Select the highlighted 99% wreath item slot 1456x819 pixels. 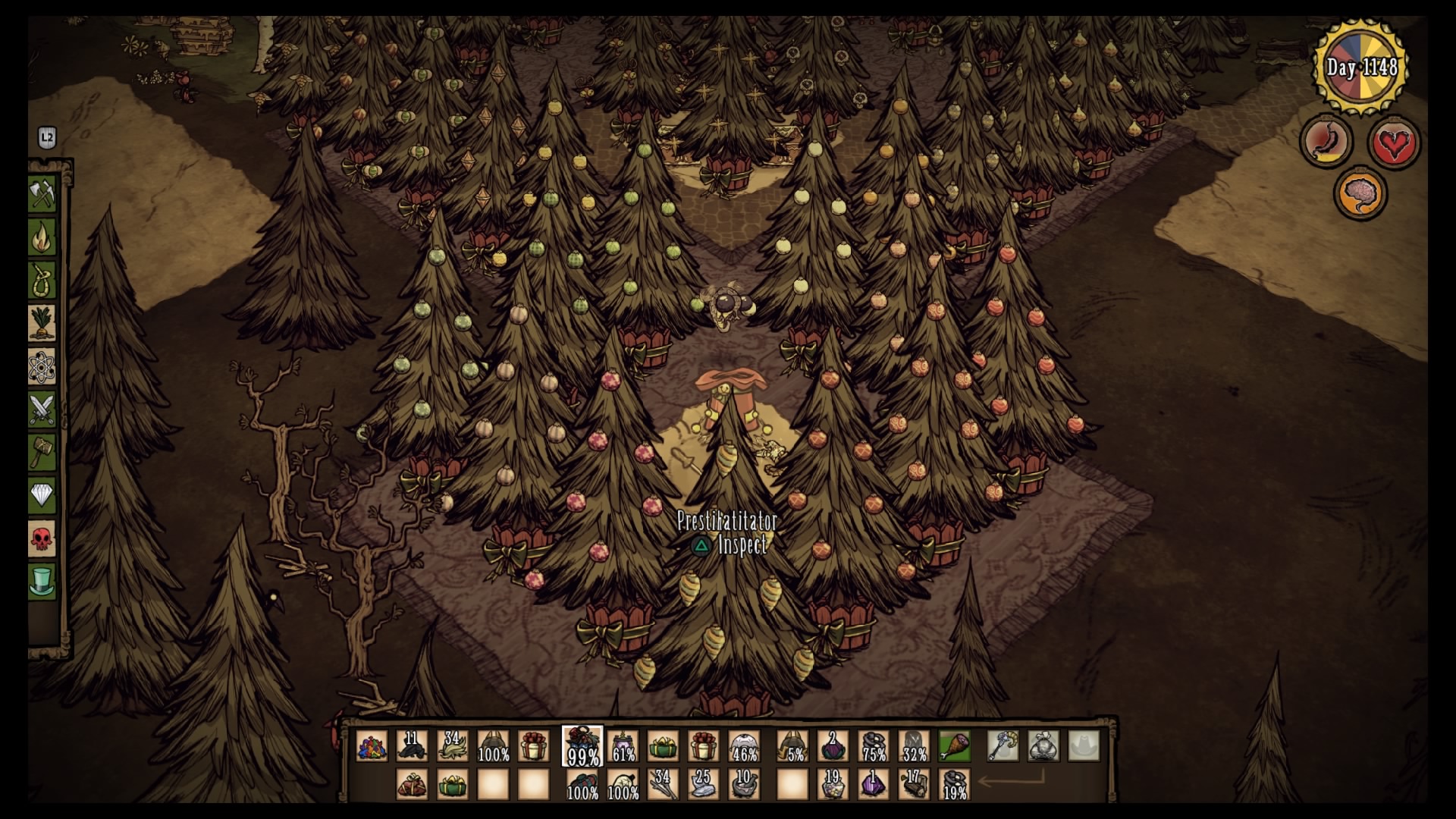point(582,746)
